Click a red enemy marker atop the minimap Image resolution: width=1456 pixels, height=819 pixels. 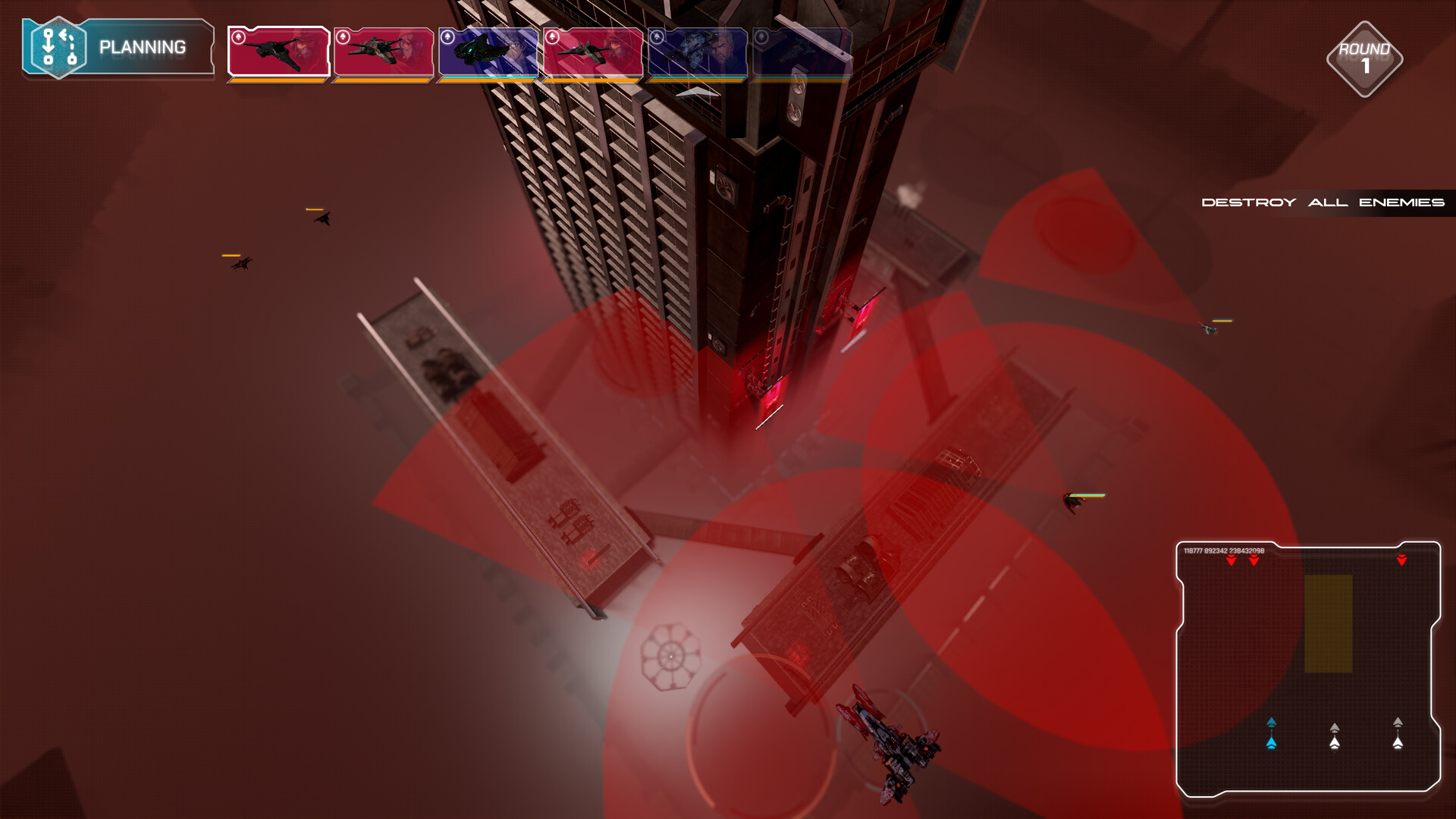pos(1232,560)
